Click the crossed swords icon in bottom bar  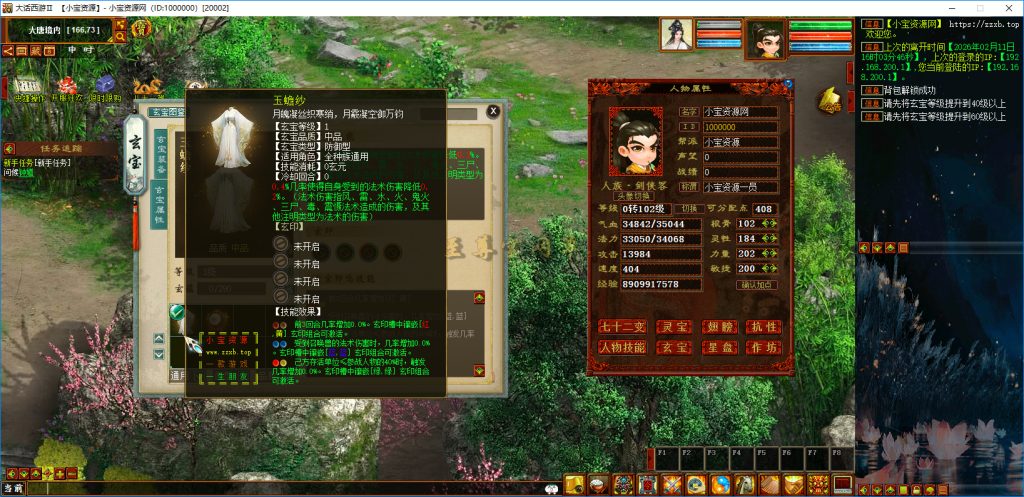click(x=671, y=485)
